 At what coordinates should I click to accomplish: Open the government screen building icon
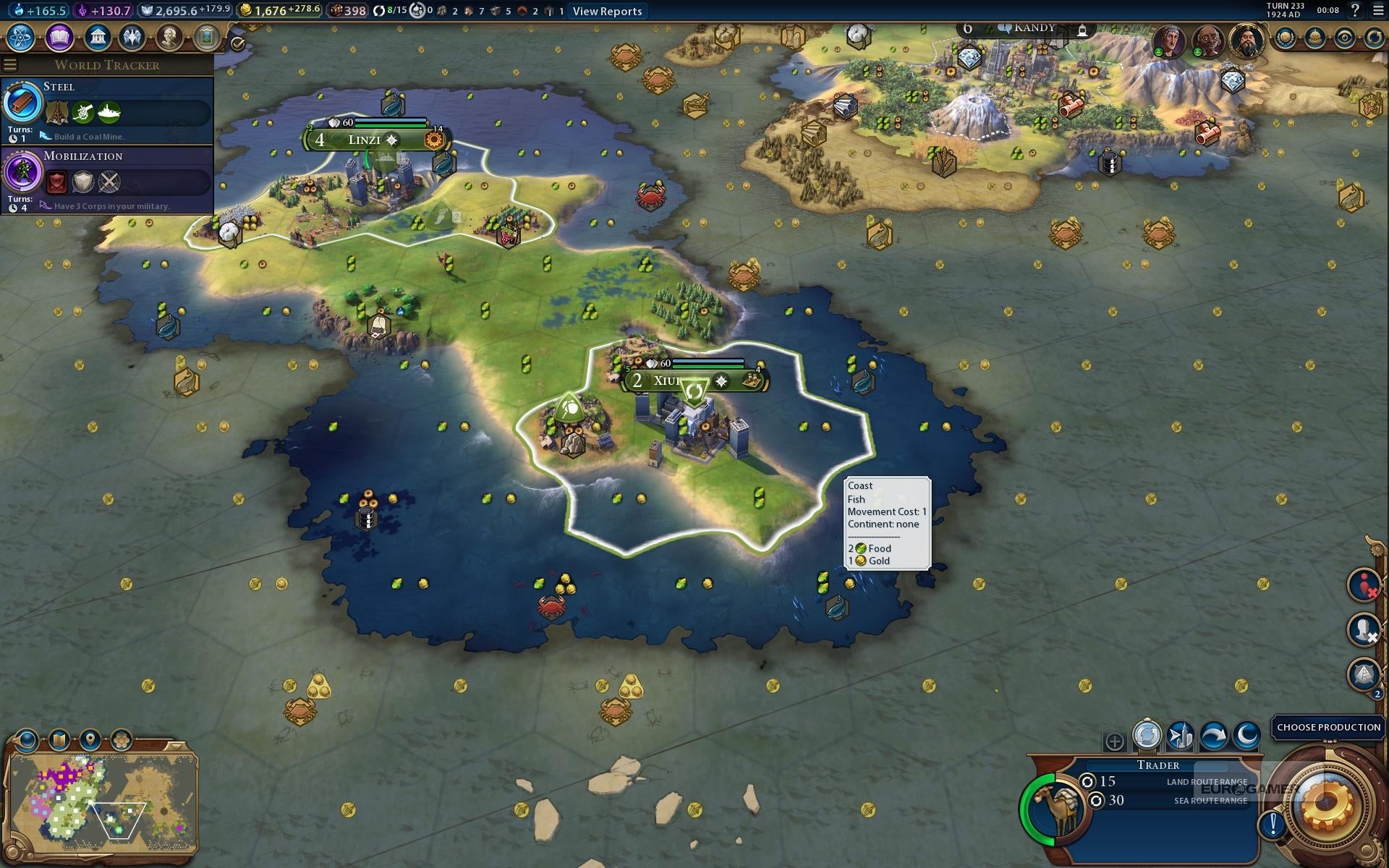click(97, 37)
